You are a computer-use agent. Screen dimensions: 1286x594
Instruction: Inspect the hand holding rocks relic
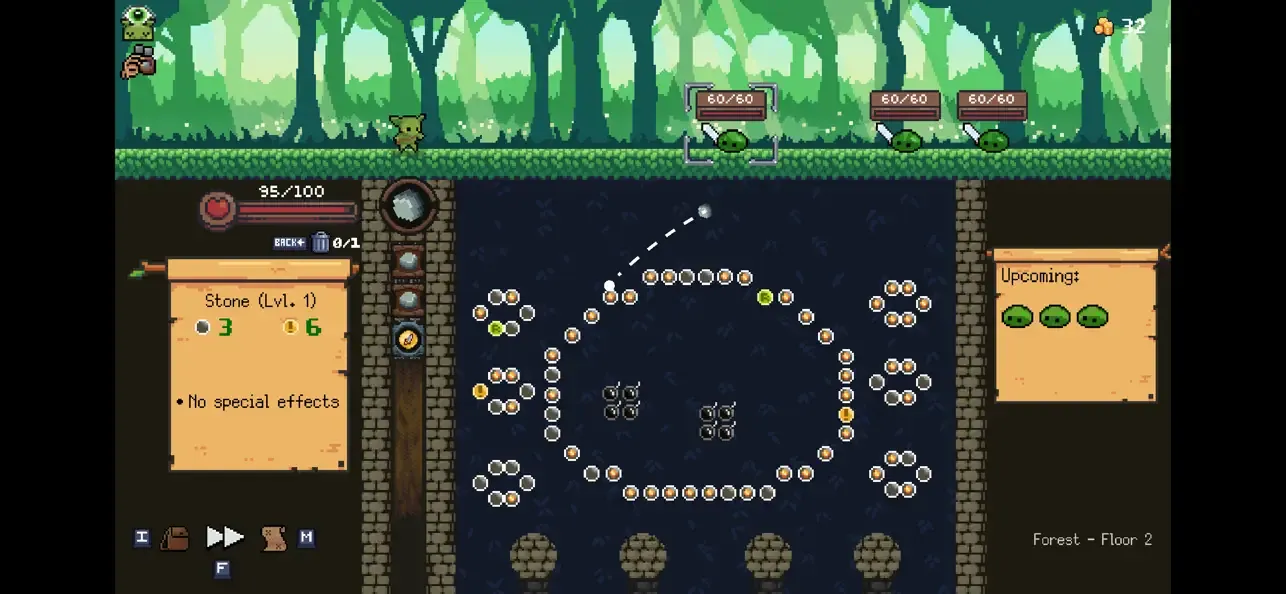coord(138,63)
